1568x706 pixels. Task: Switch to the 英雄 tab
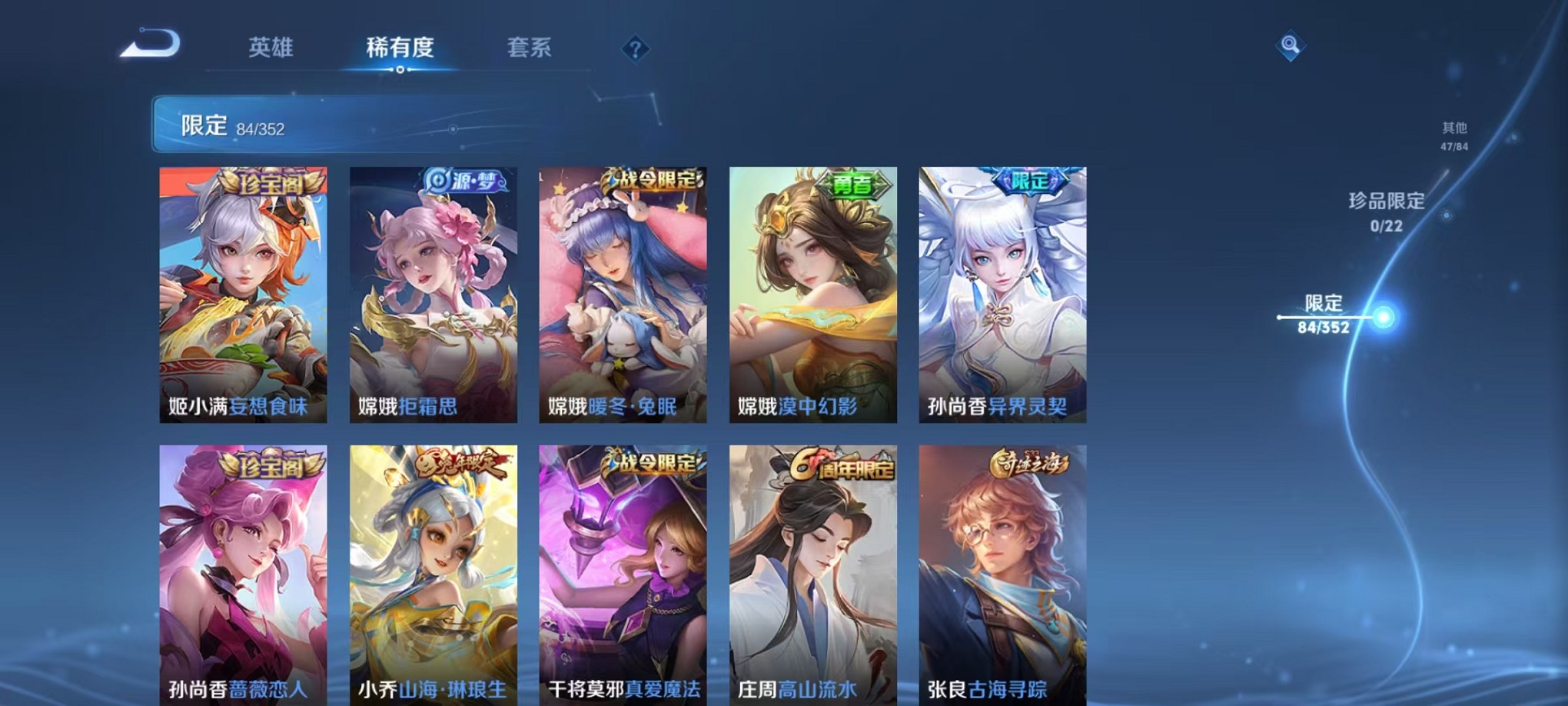(269, 48)
